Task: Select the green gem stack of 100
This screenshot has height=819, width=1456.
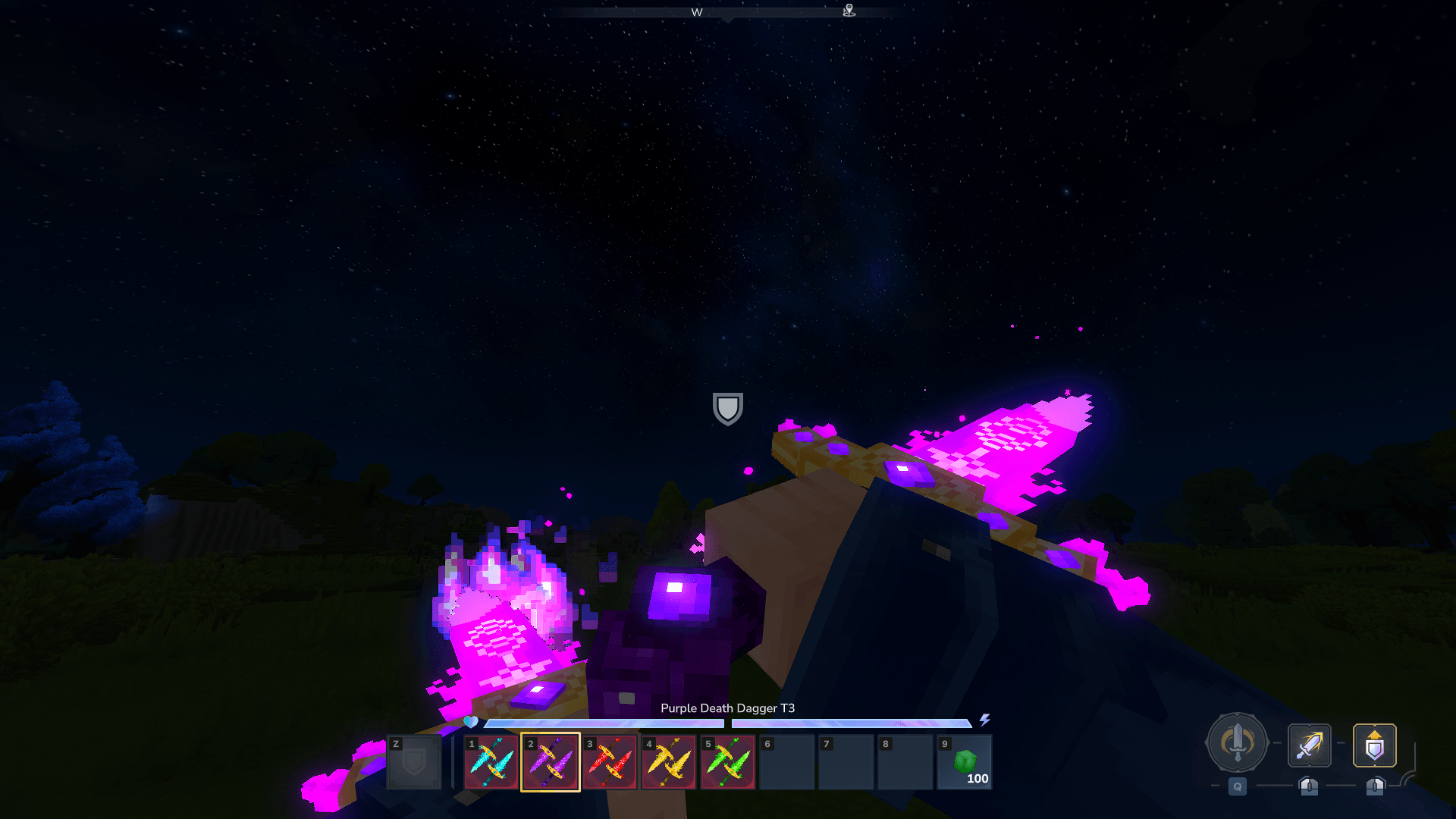Action: (x=965, y=762)
